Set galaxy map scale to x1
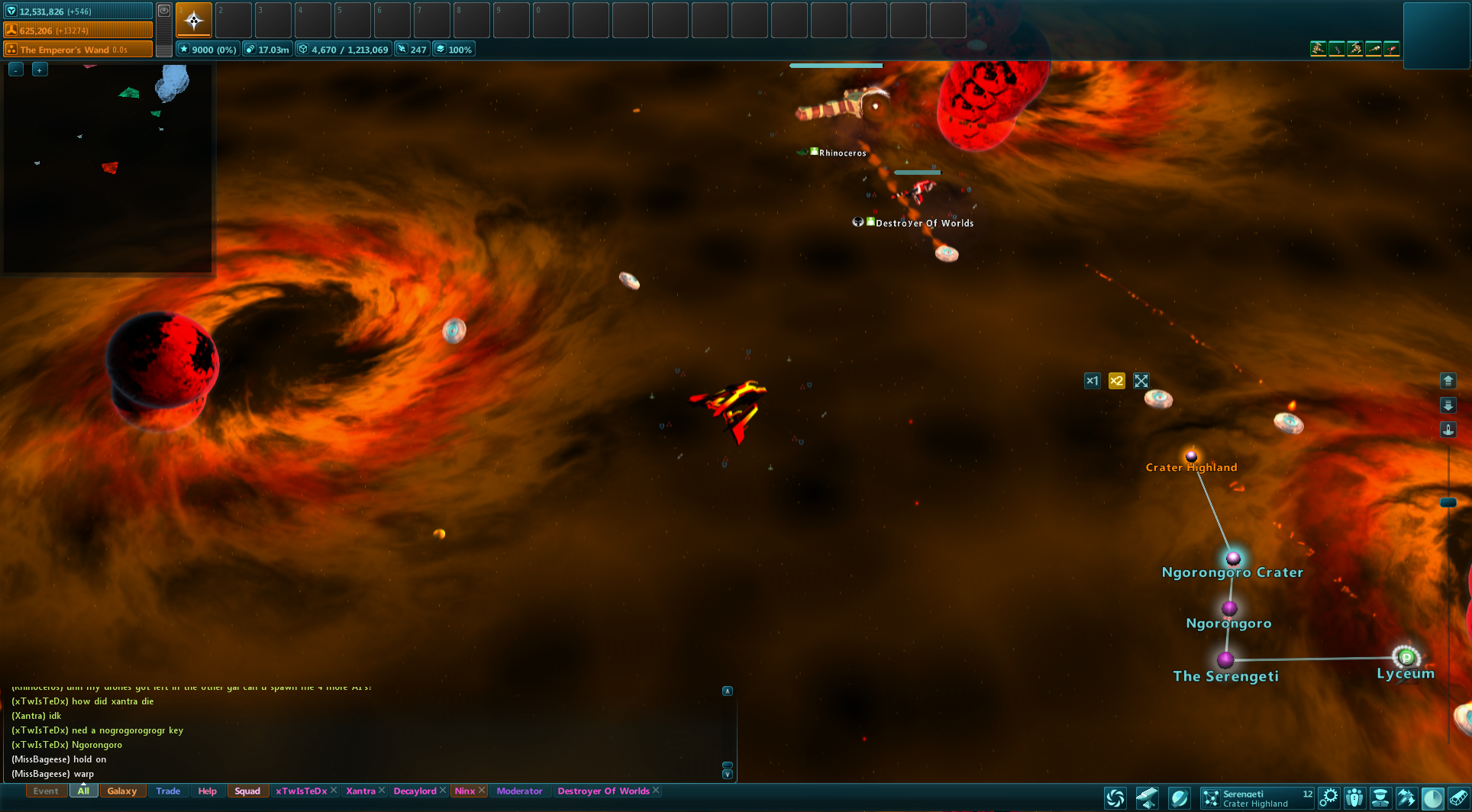This screenshot has height=812, width=1472. [1092, 381]
